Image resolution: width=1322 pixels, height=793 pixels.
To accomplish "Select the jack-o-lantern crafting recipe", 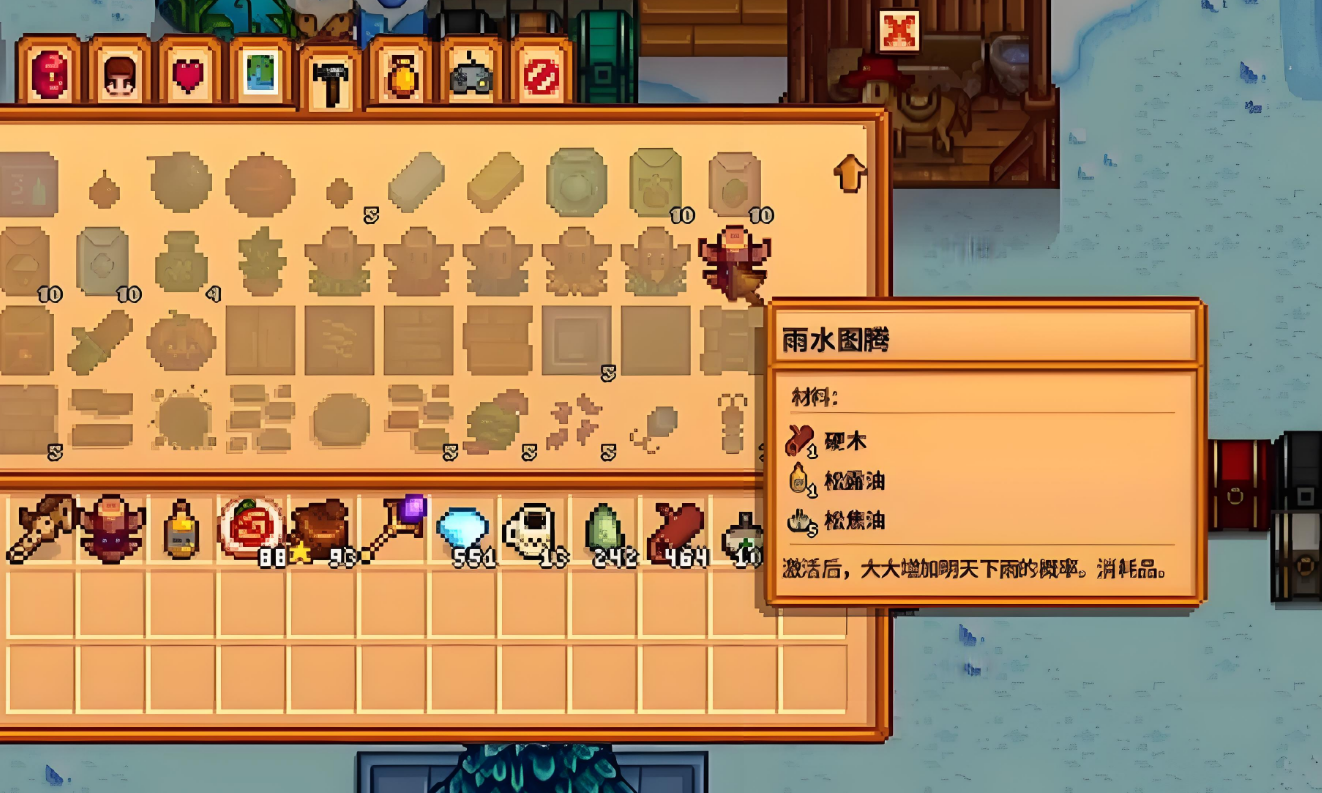I will (x=181, y=341).
